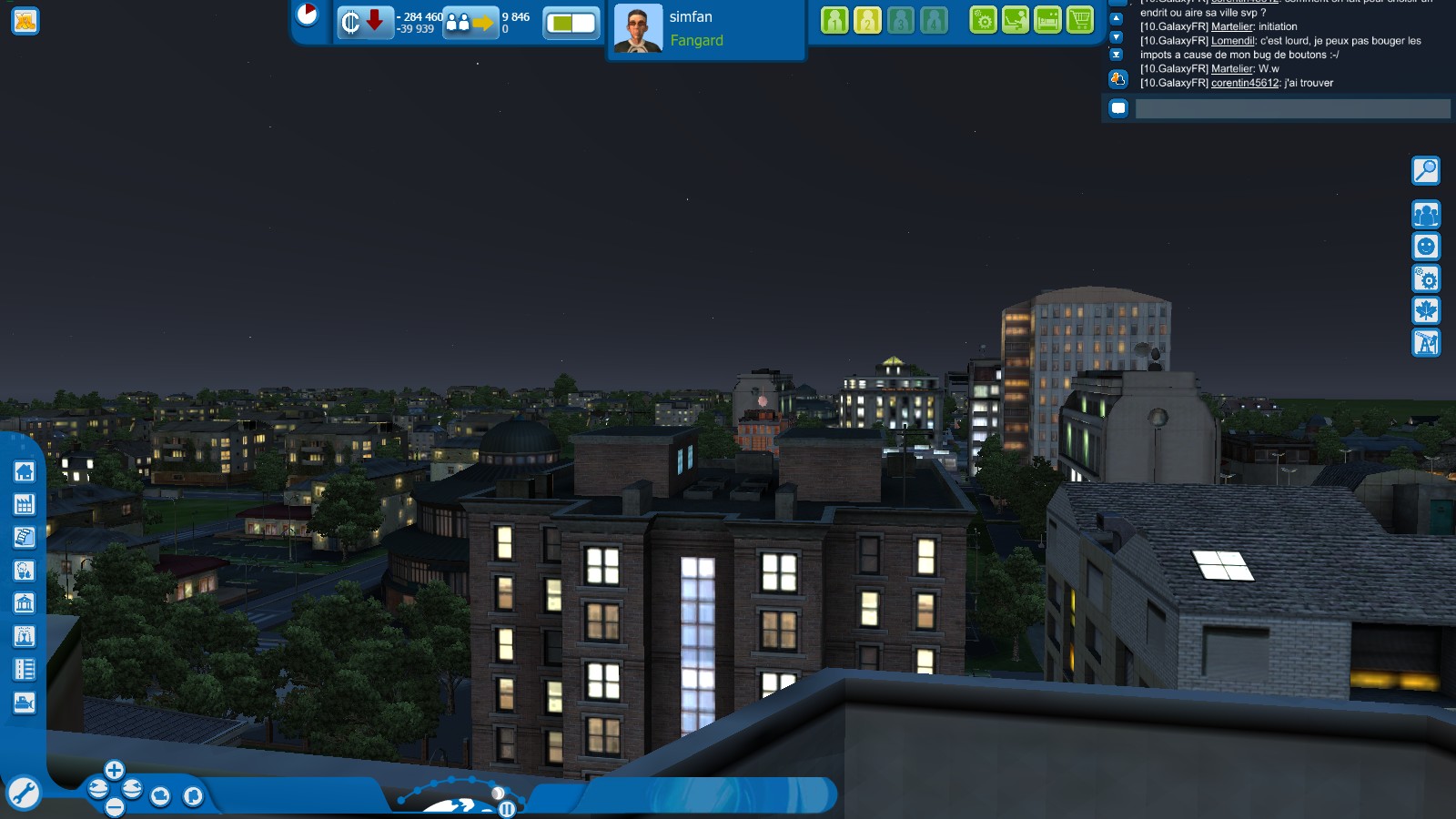Click the wrench options button
Viewport: 1456px width, 819px height.
click(23, 794)
